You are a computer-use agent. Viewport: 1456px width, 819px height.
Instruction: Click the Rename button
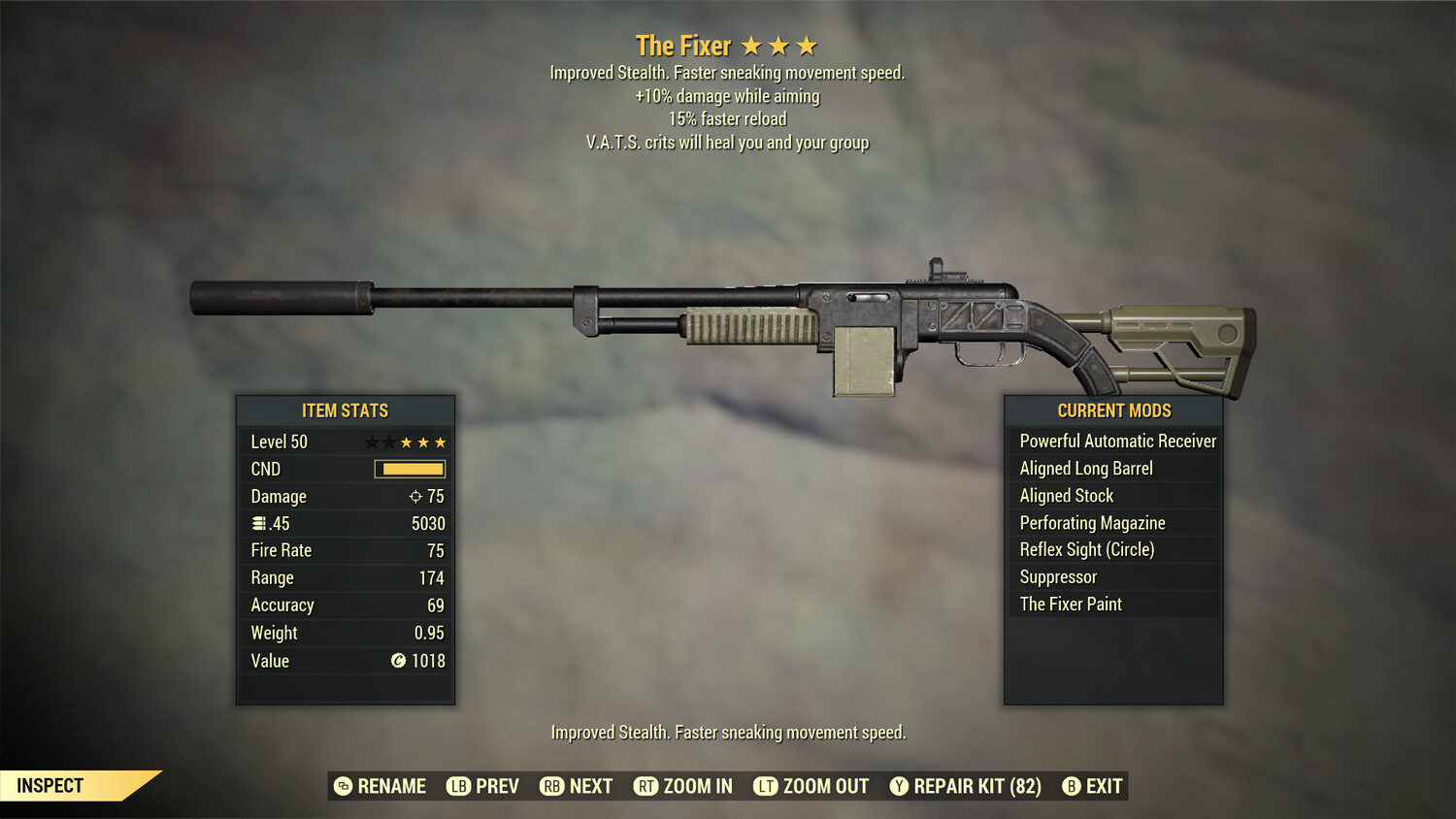tap(380, 786)
